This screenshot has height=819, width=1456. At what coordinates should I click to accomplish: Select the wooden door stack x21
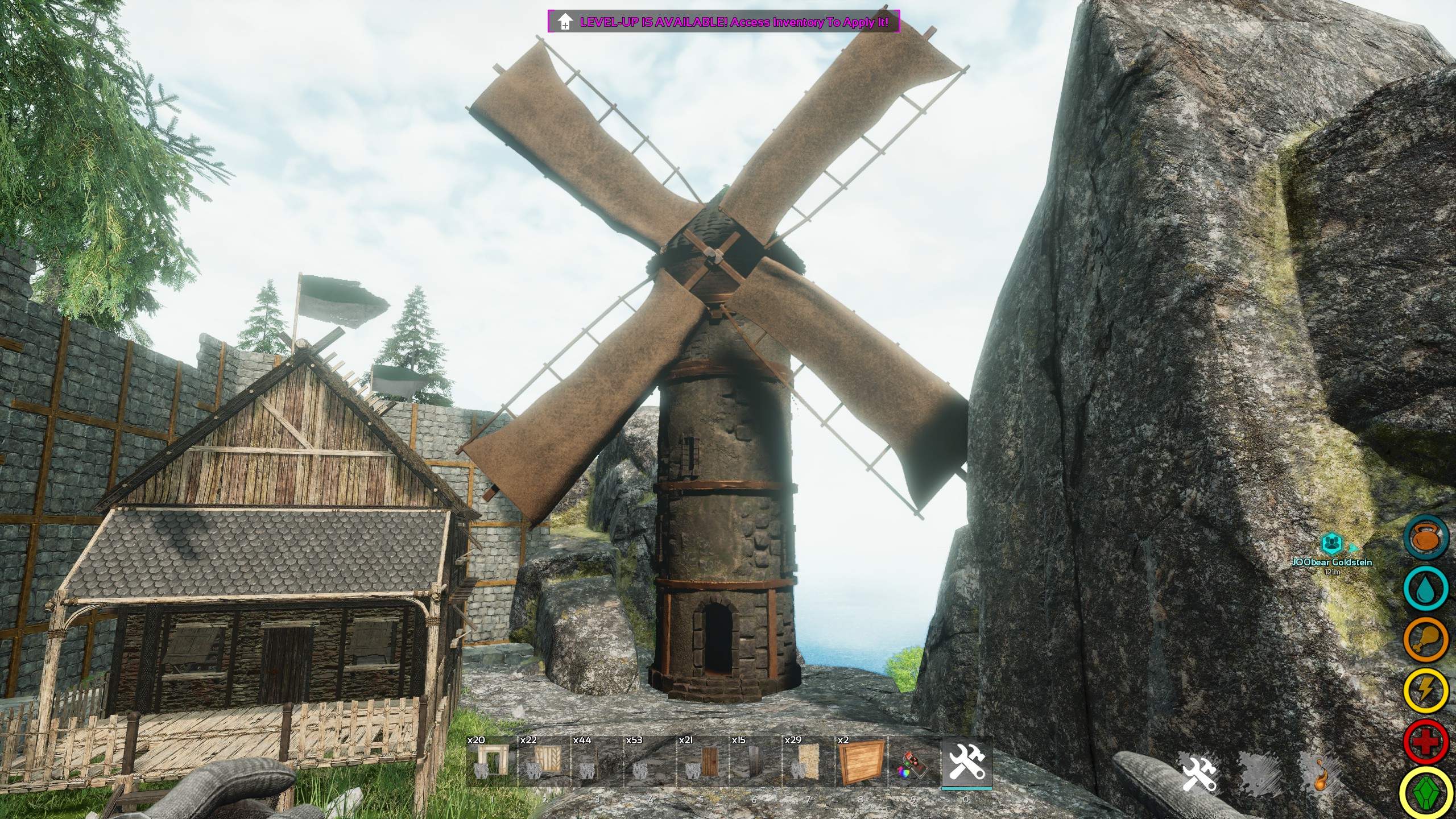click(x=703, y=761)
